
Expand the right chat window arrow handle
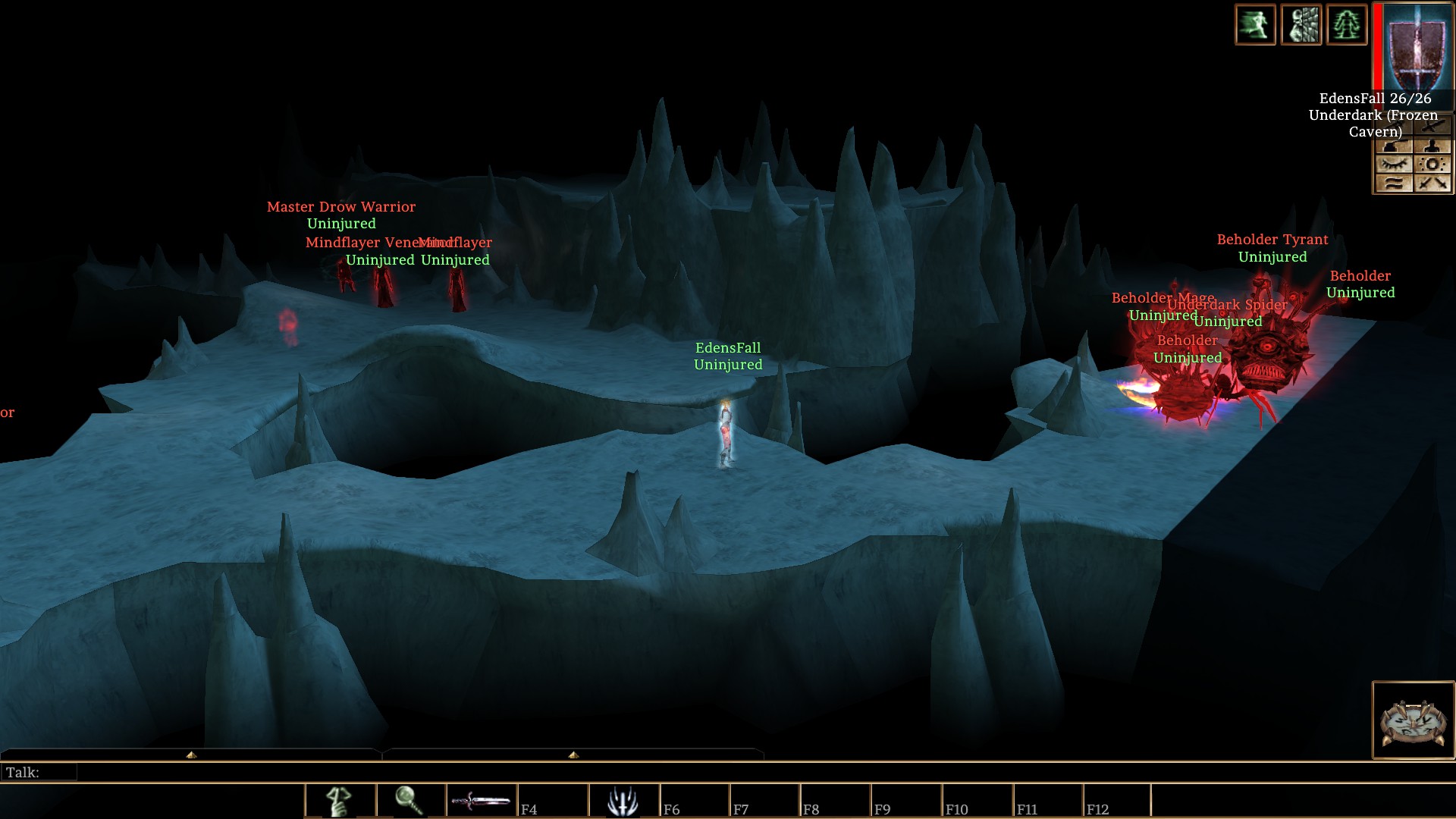tap(573, 755)
